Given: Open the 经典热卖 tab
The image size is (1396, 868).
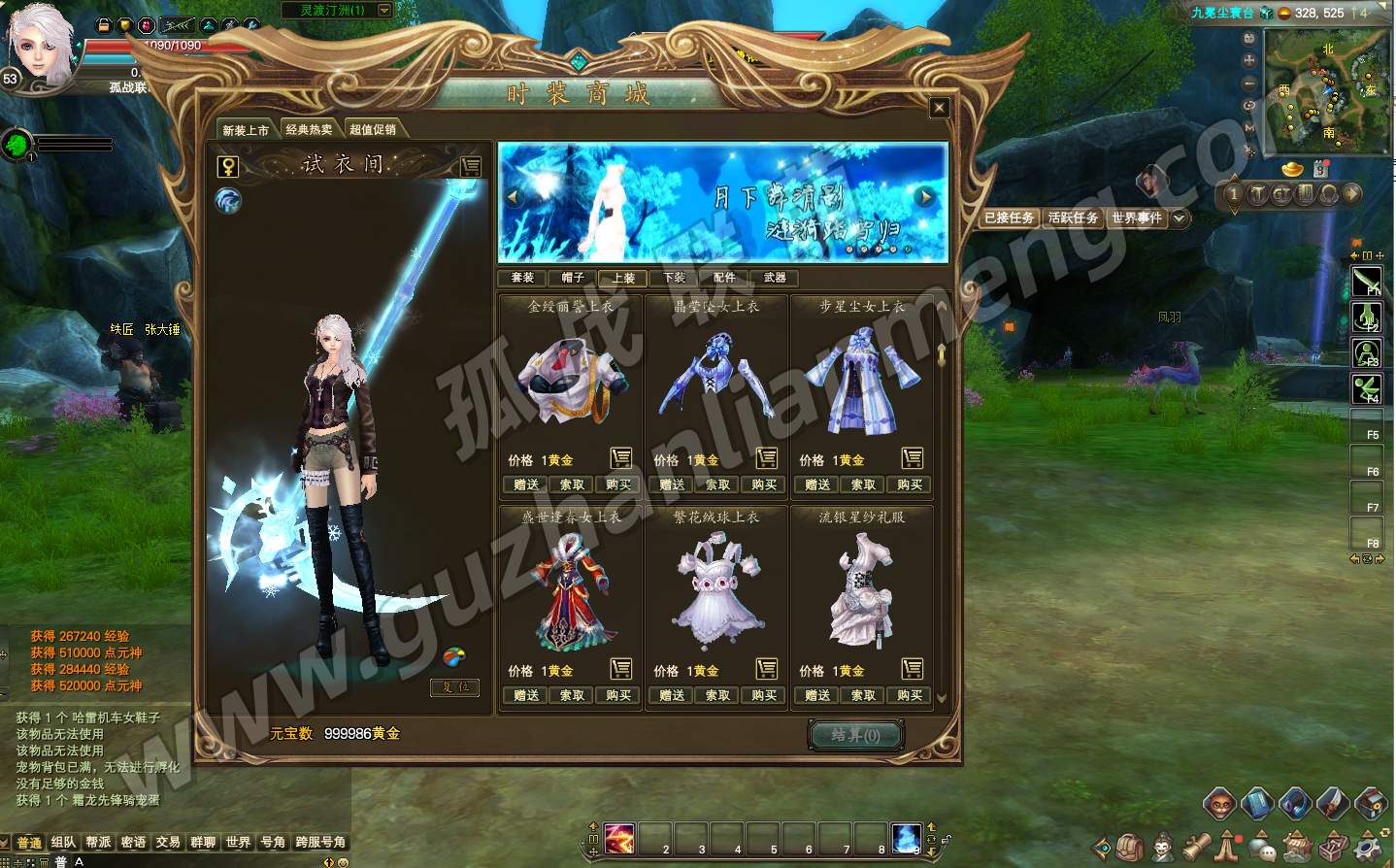Looking at the screenshot, I should (x=309, y=130).
